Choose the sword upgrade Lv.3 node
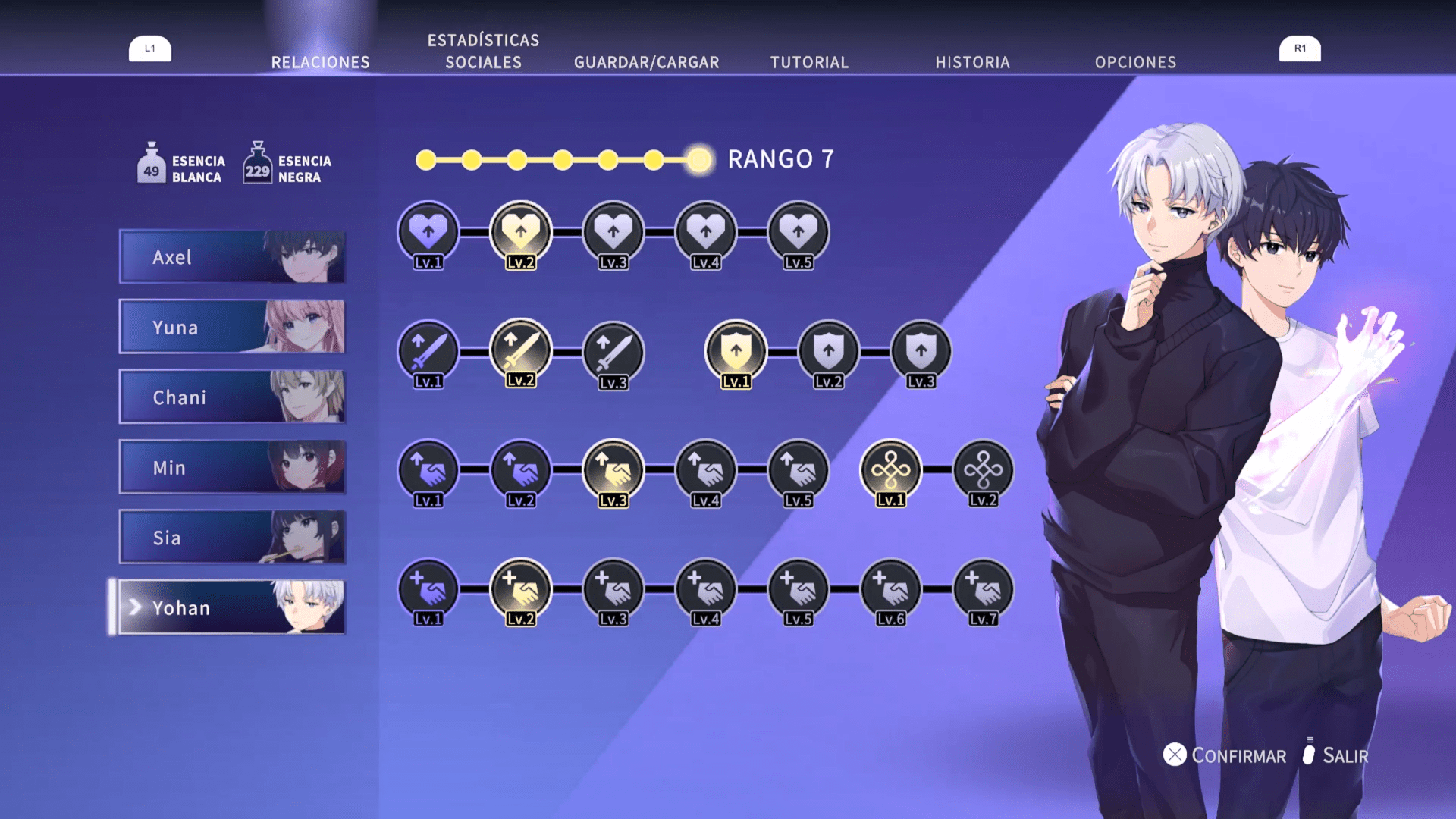This screenshot has width=1456, height=819. click(x=613, y=352)
